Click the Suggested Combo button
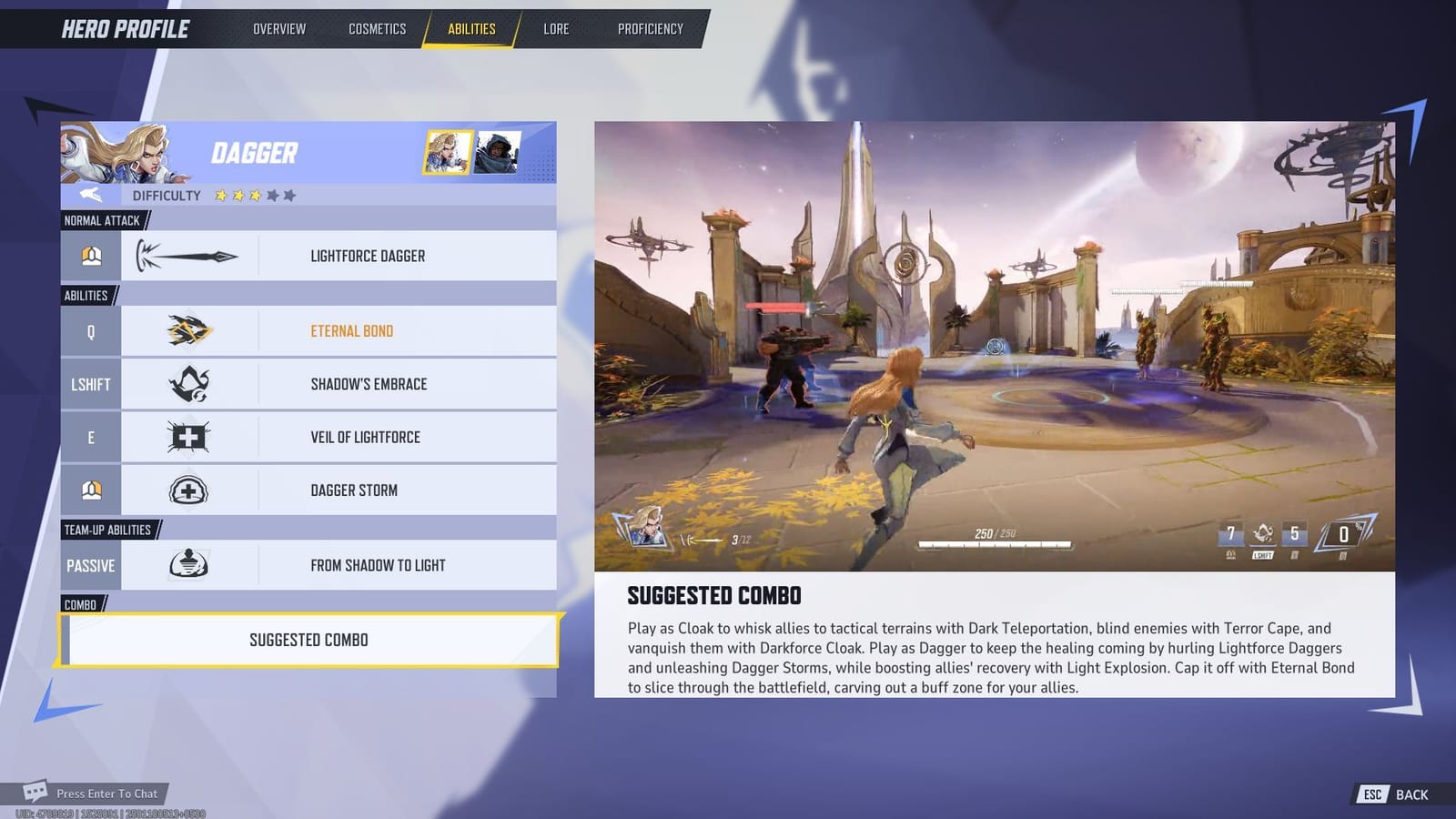The image size is (1456, 819). 309,640
